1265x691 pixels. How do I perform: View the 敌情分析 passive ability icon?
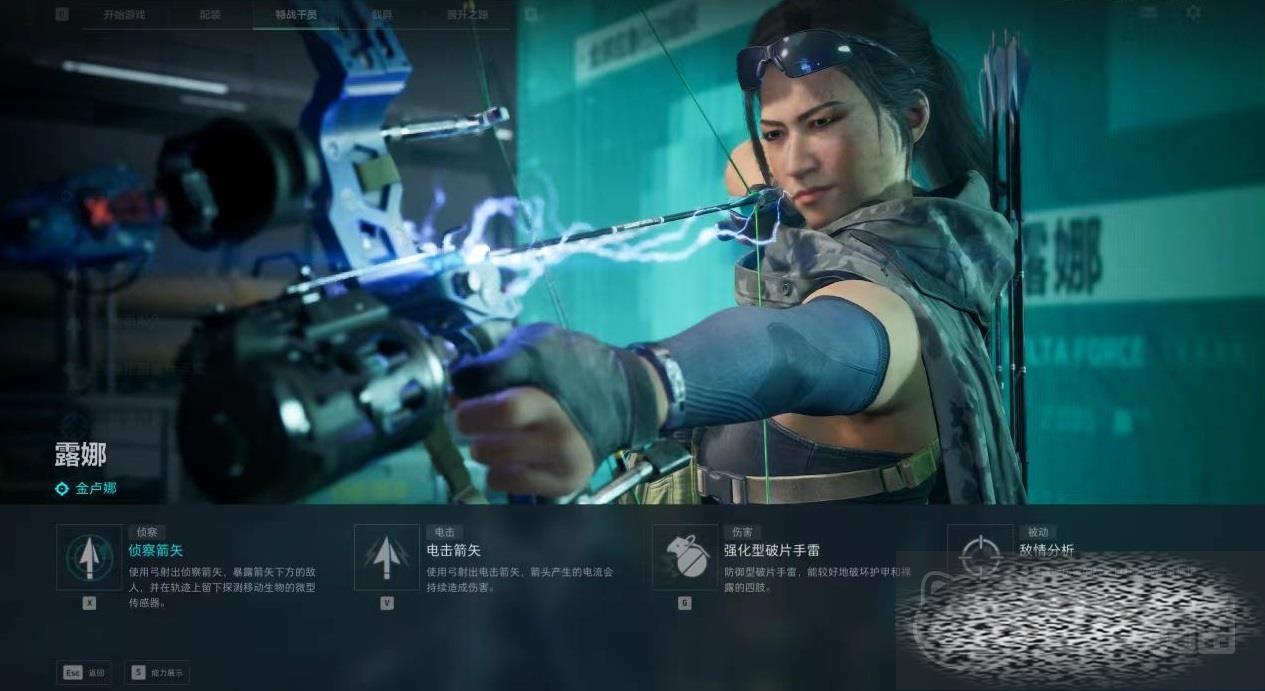(x=980, y=554)
